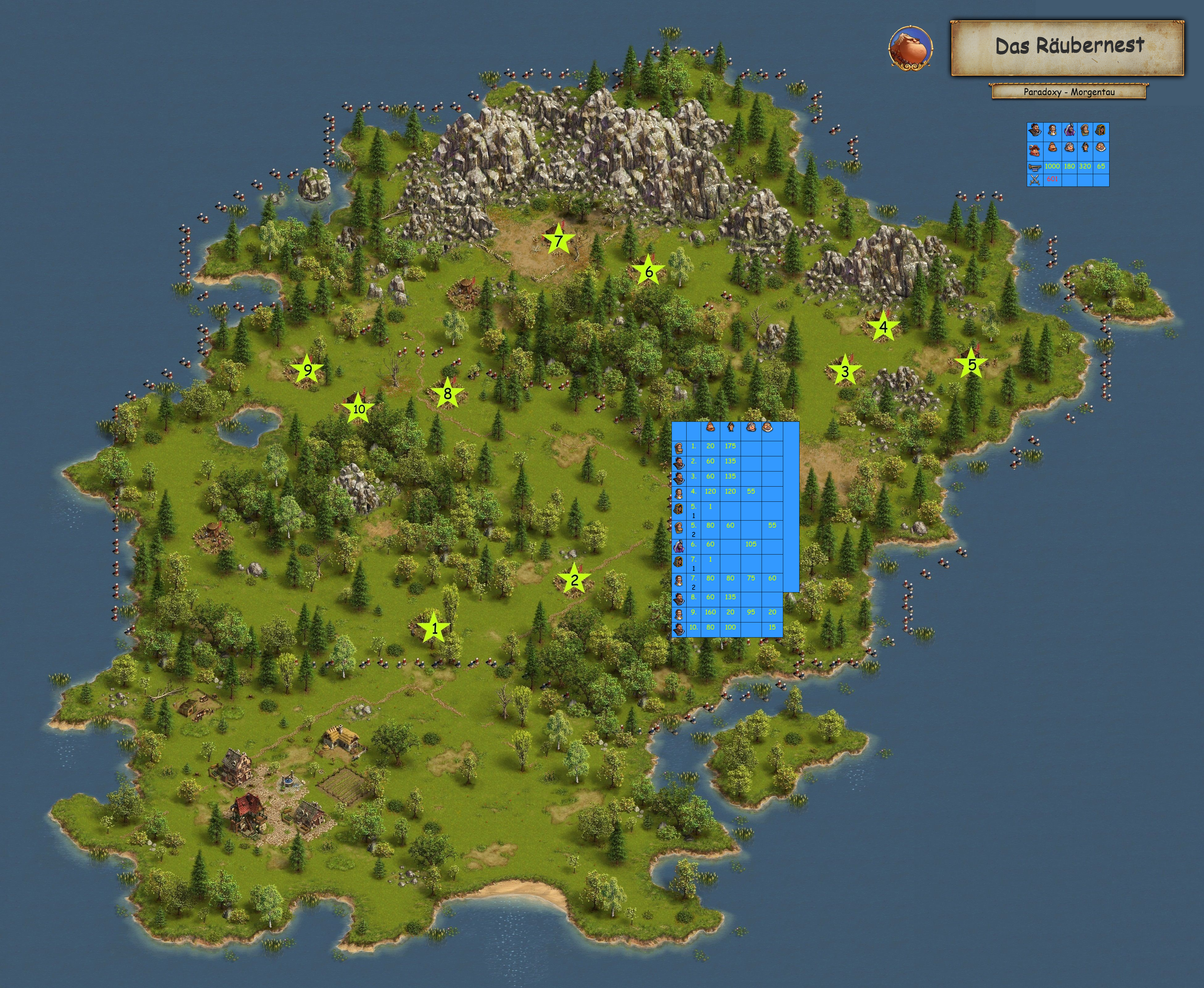
Task: Select the star marker numbered 7
Action: point(558,241)
